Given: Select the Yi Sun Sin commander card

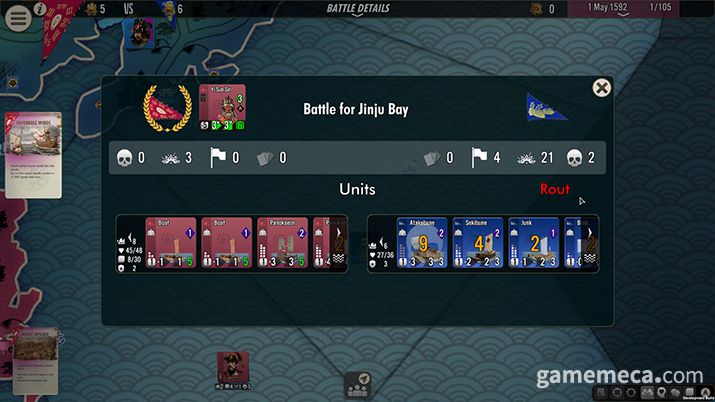Looking at the screenshot, I should (222, 107).
